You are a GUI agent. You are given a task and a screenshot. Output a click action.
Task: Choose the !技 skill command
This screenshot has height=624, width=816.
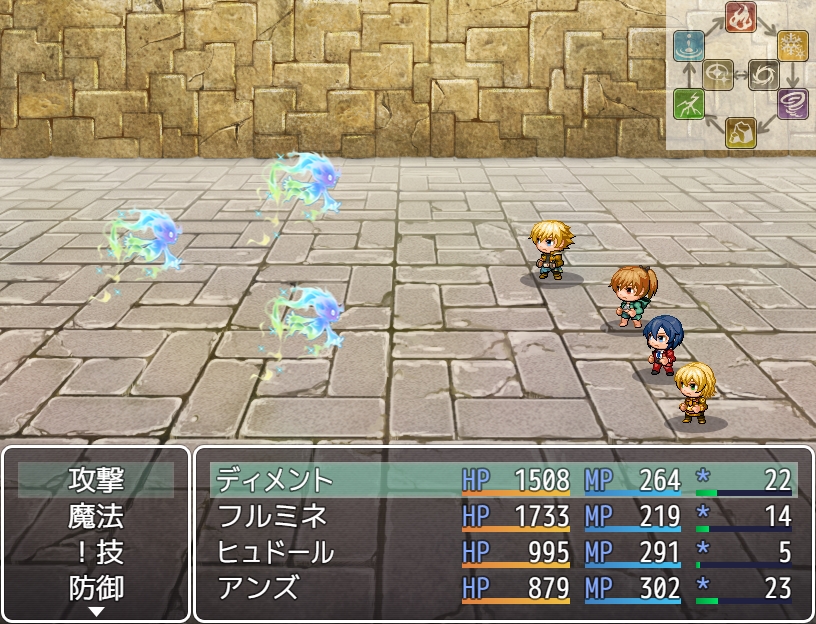[x=96, y=552]
